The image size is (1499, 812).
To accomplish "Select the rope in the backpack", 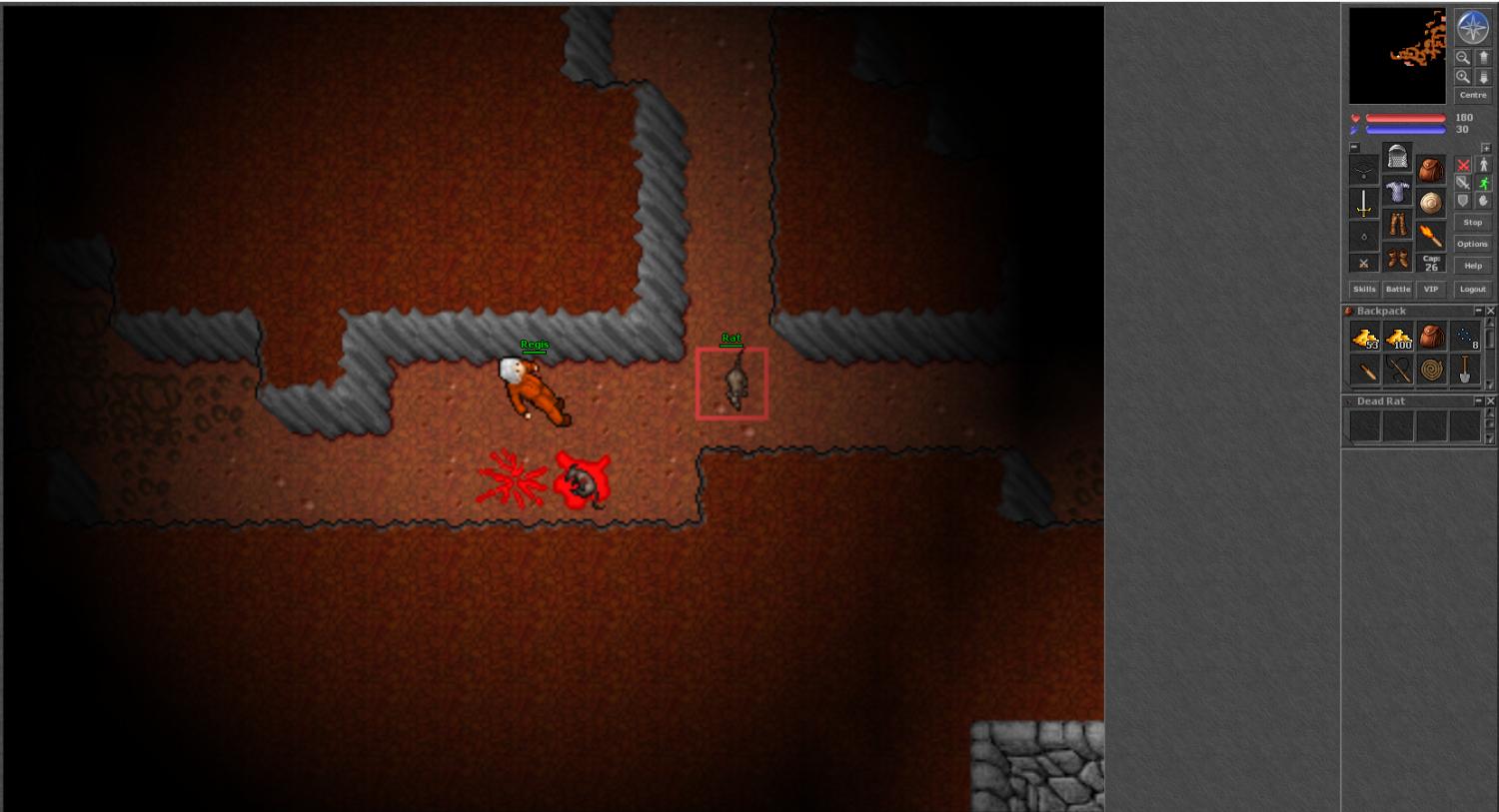I will (1431, 370).
